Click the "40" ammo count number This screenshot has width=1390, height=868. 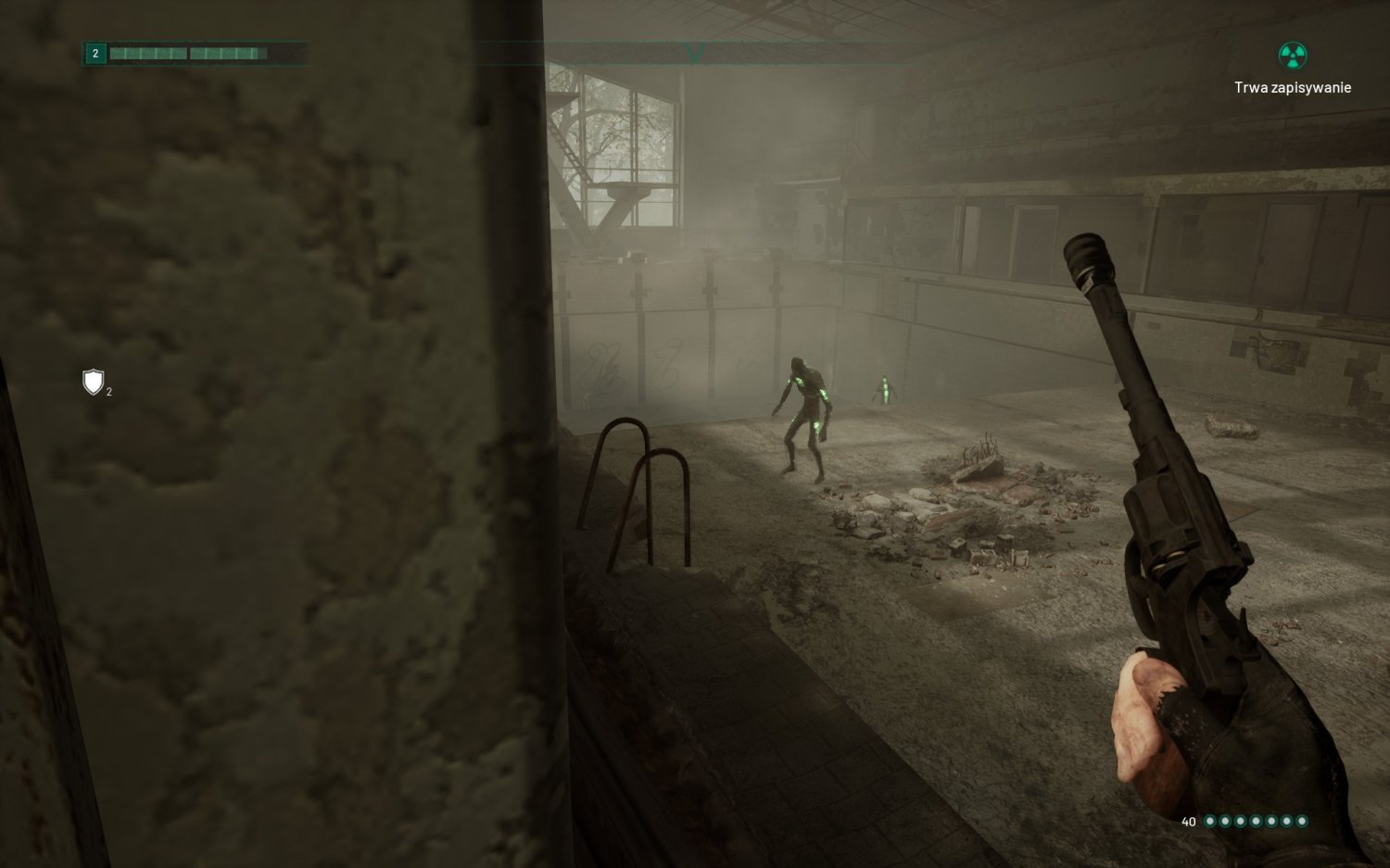[x=1189, y=822]
